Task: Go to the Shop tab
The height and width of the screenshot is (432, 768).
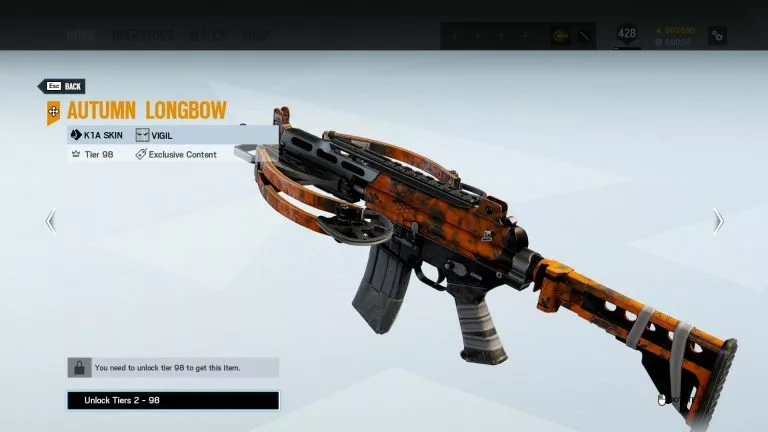Action: click(254, 36)
